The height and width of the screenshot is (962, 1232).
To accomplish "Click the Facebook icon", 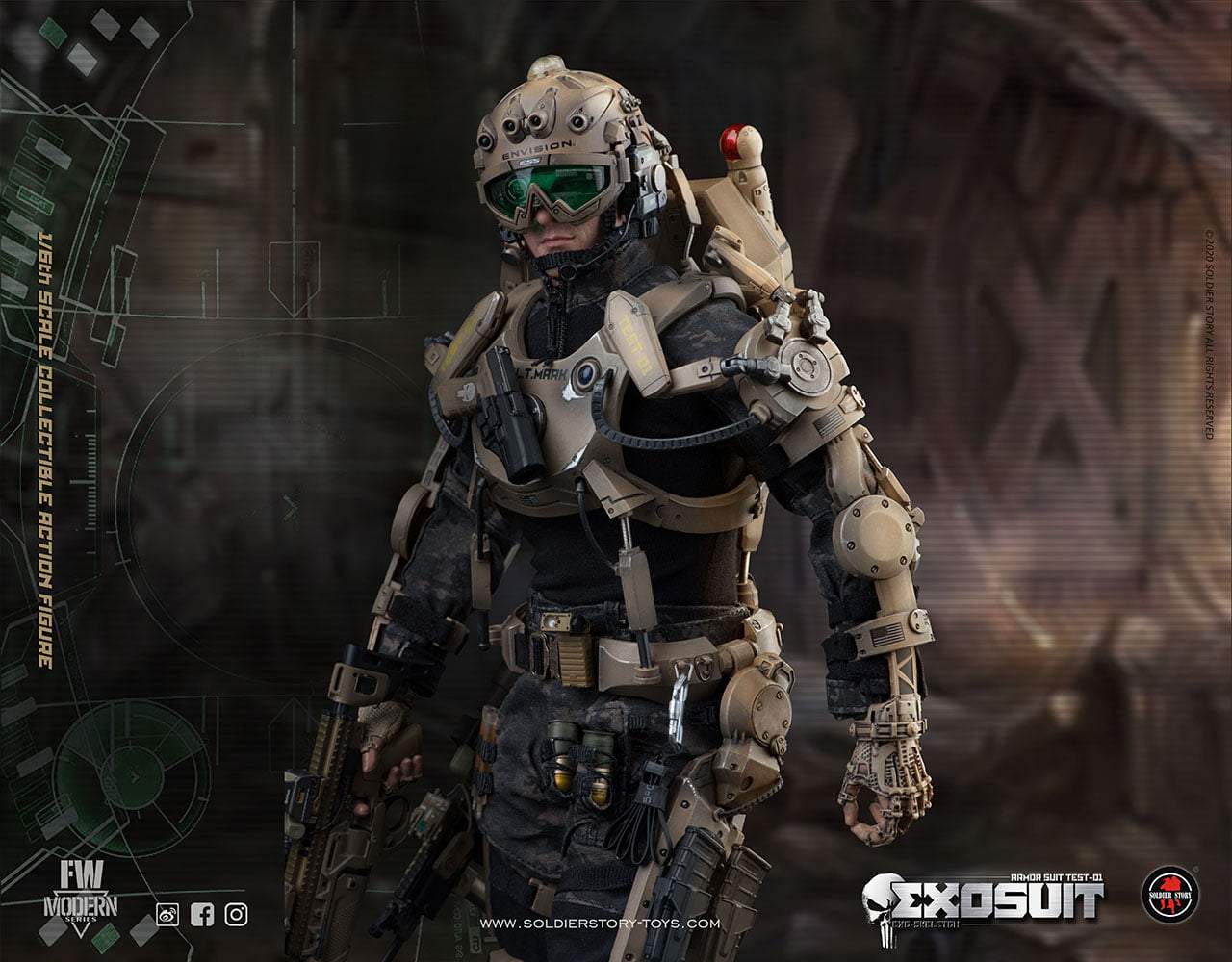I will click(202, 914).
